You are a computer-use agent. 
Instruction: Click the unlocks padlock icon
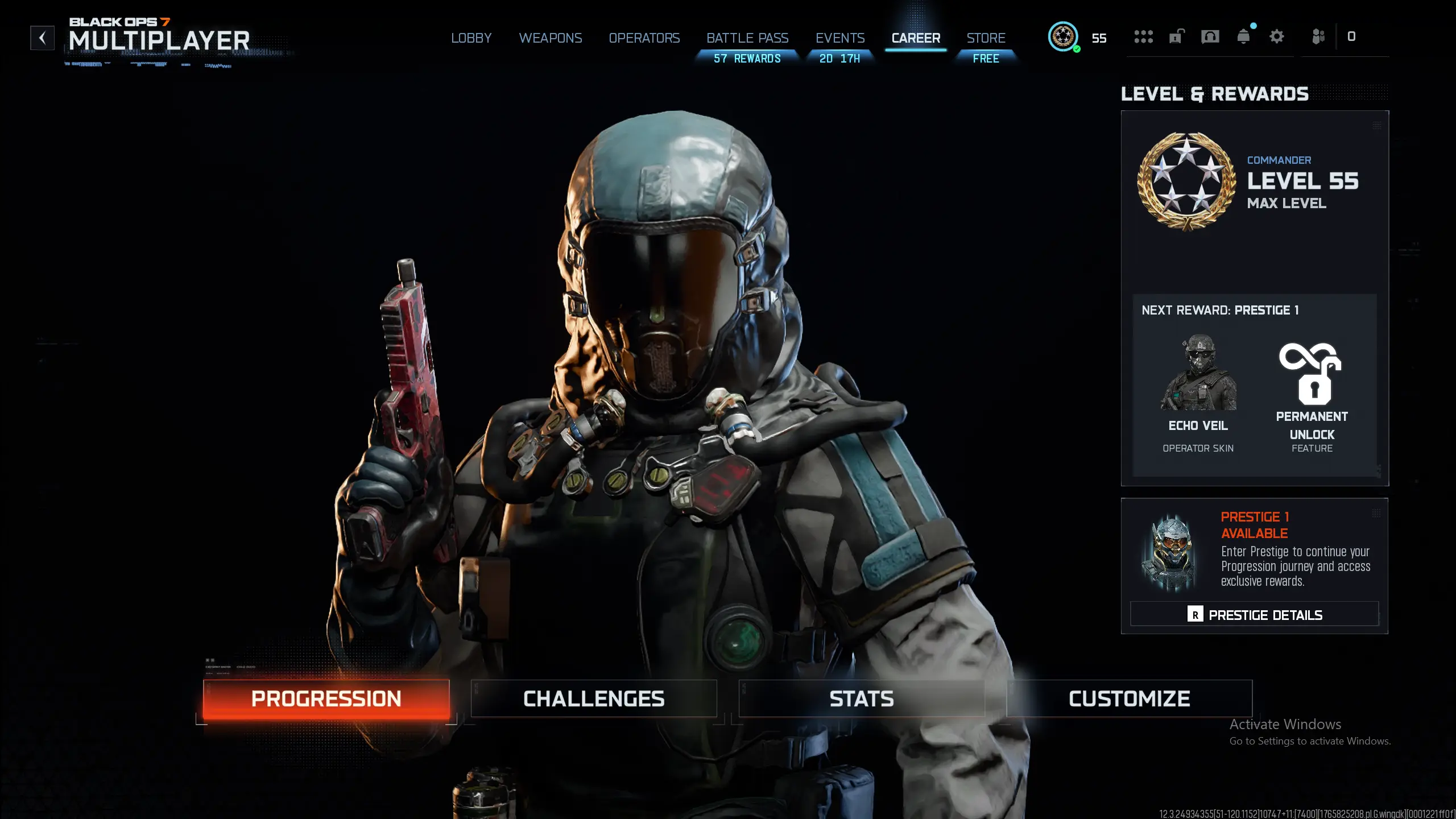coord(1176,36)
